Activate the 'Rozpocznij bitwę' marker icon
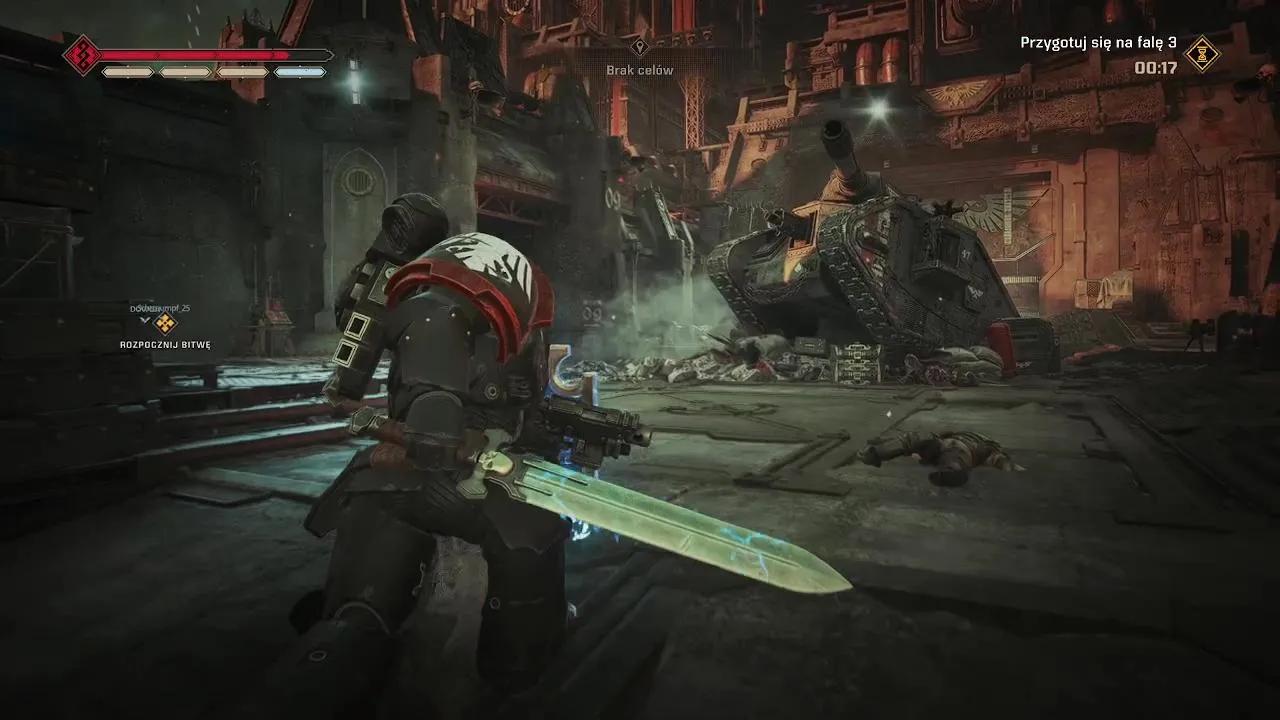Viewport: 1280px width, 720px height. 165,323
